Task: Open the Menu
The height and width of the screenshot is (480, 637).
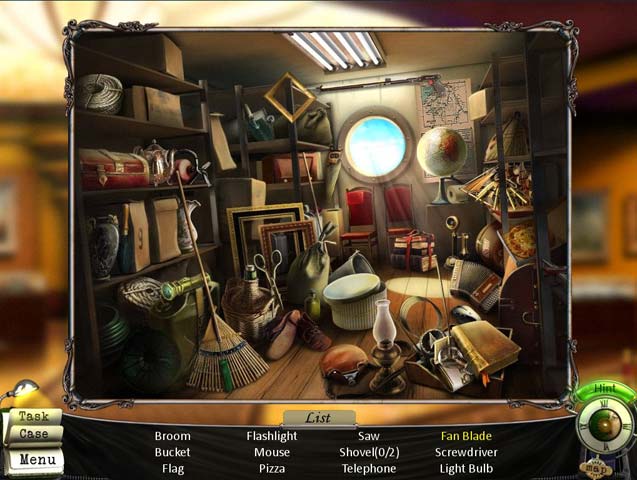Action: coord(36,460)
